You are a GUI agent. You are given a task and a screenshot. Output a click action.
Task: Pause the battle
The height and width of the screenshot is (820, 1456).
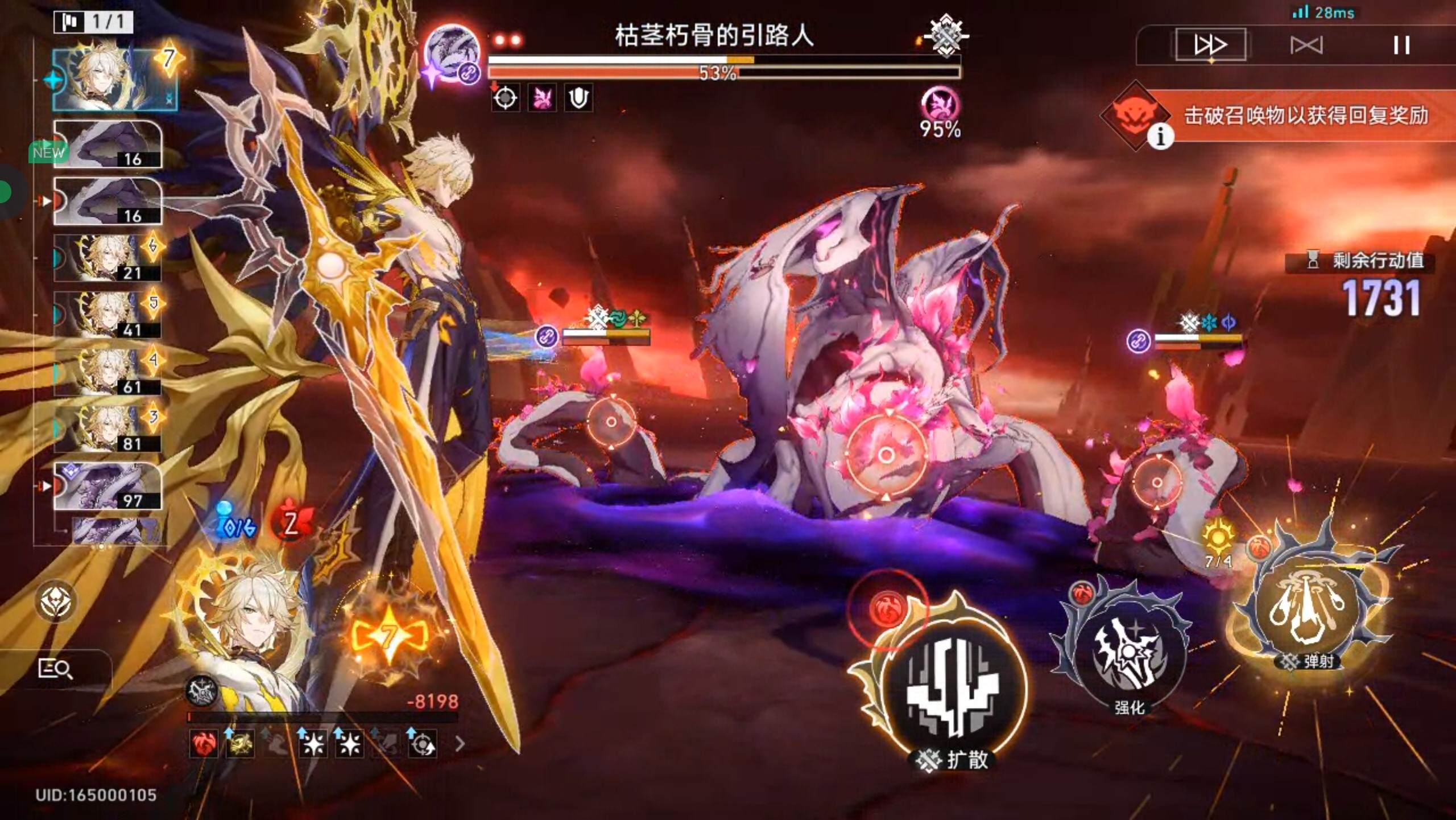point(1401,45)
